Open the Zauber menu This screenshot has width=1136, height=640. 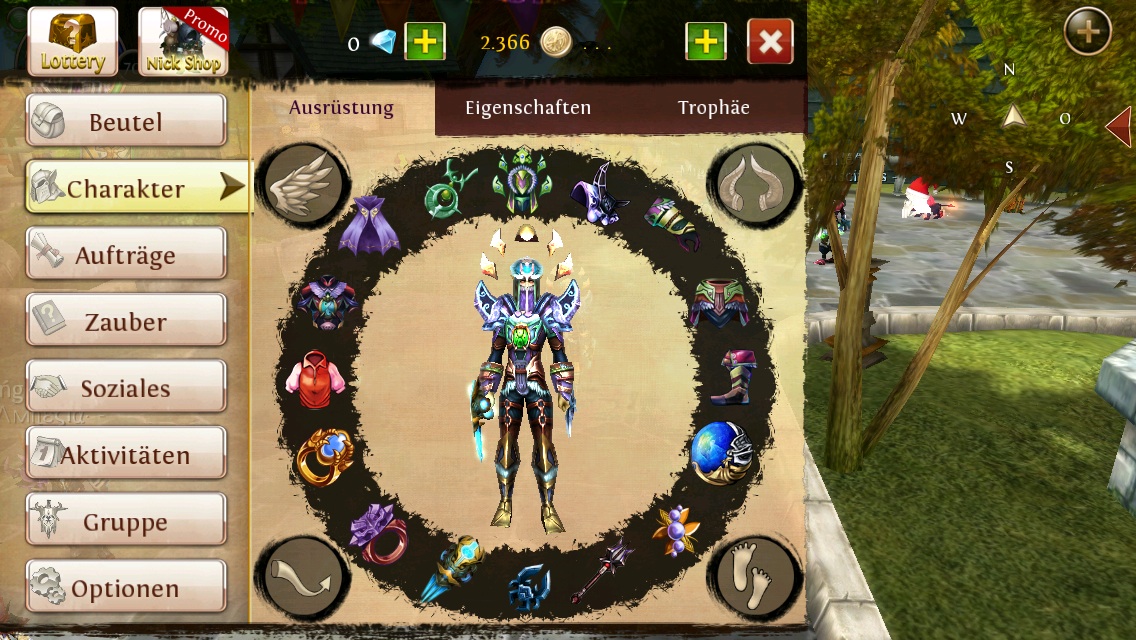click(126, 322)
